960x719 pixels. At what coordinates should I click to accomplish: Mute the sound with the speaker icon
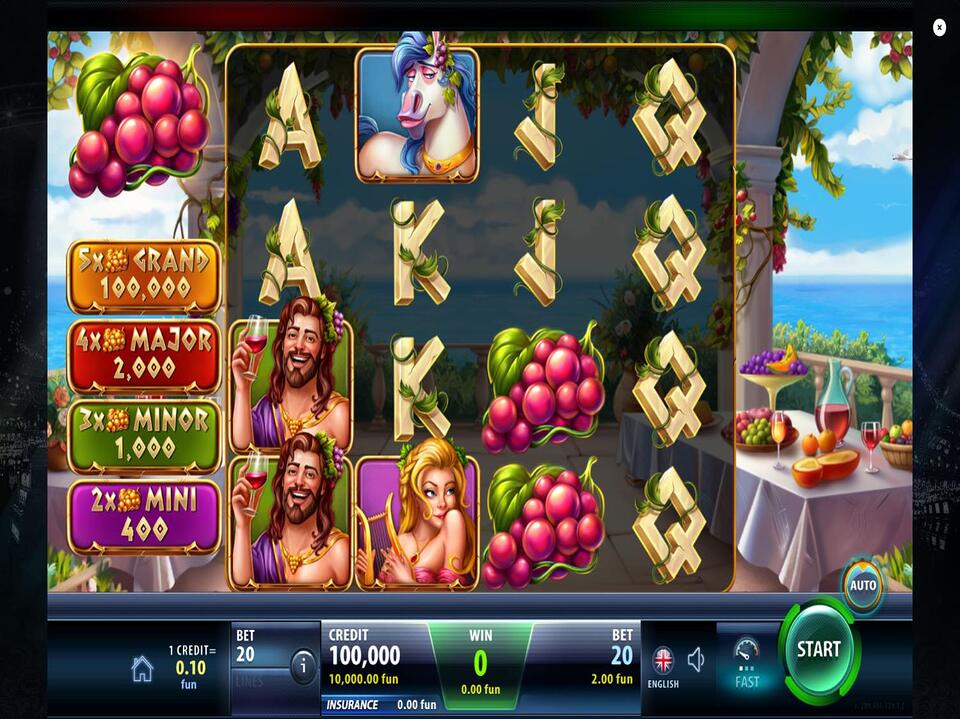(696, 658)
